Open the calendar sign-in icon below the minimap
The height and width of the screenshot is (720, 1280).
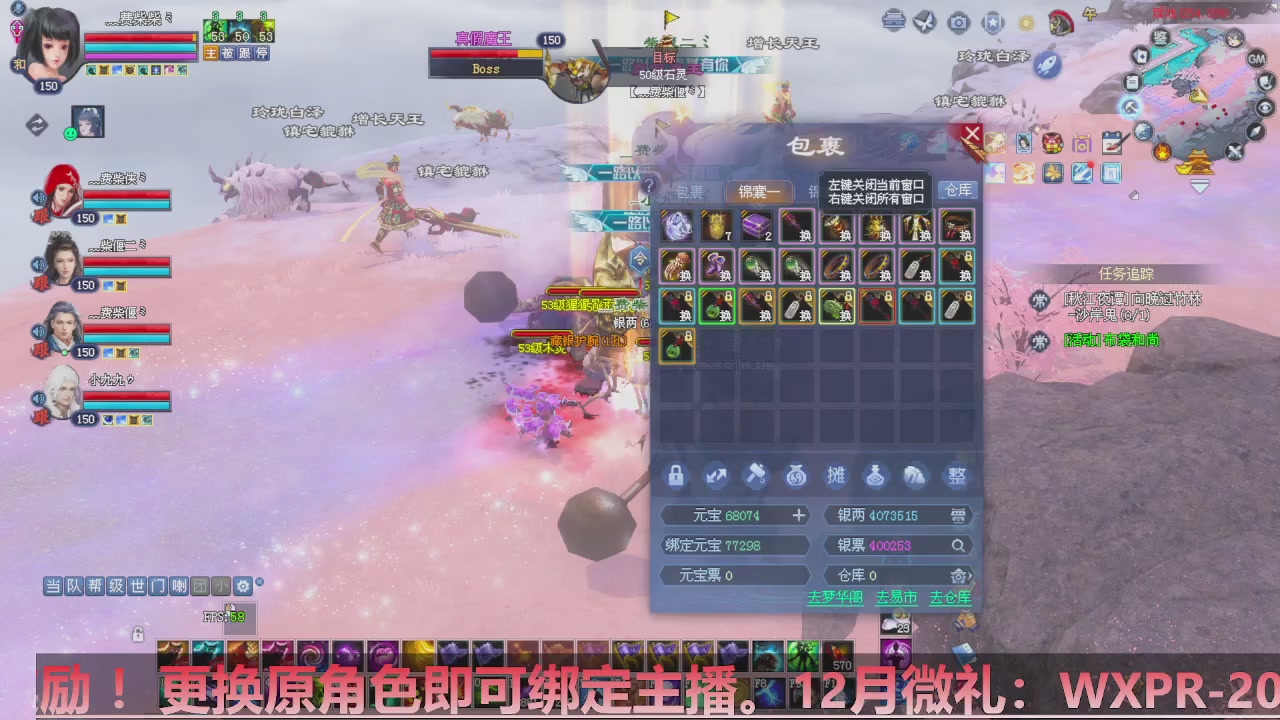pyautogui.click(x=1112, y=143)
